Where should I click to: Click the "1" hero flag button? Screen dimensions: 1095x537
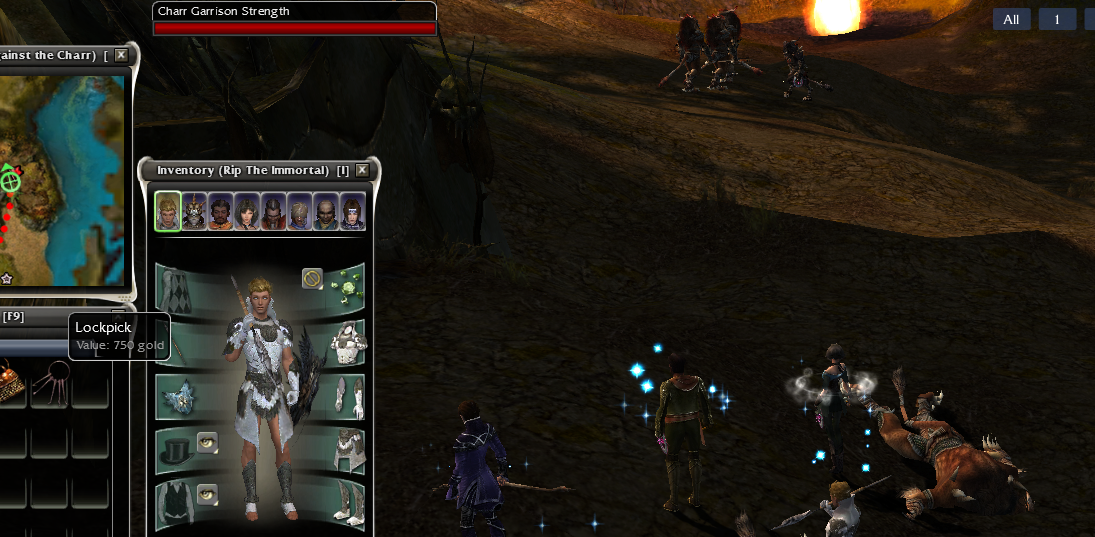coord(1057,19)
